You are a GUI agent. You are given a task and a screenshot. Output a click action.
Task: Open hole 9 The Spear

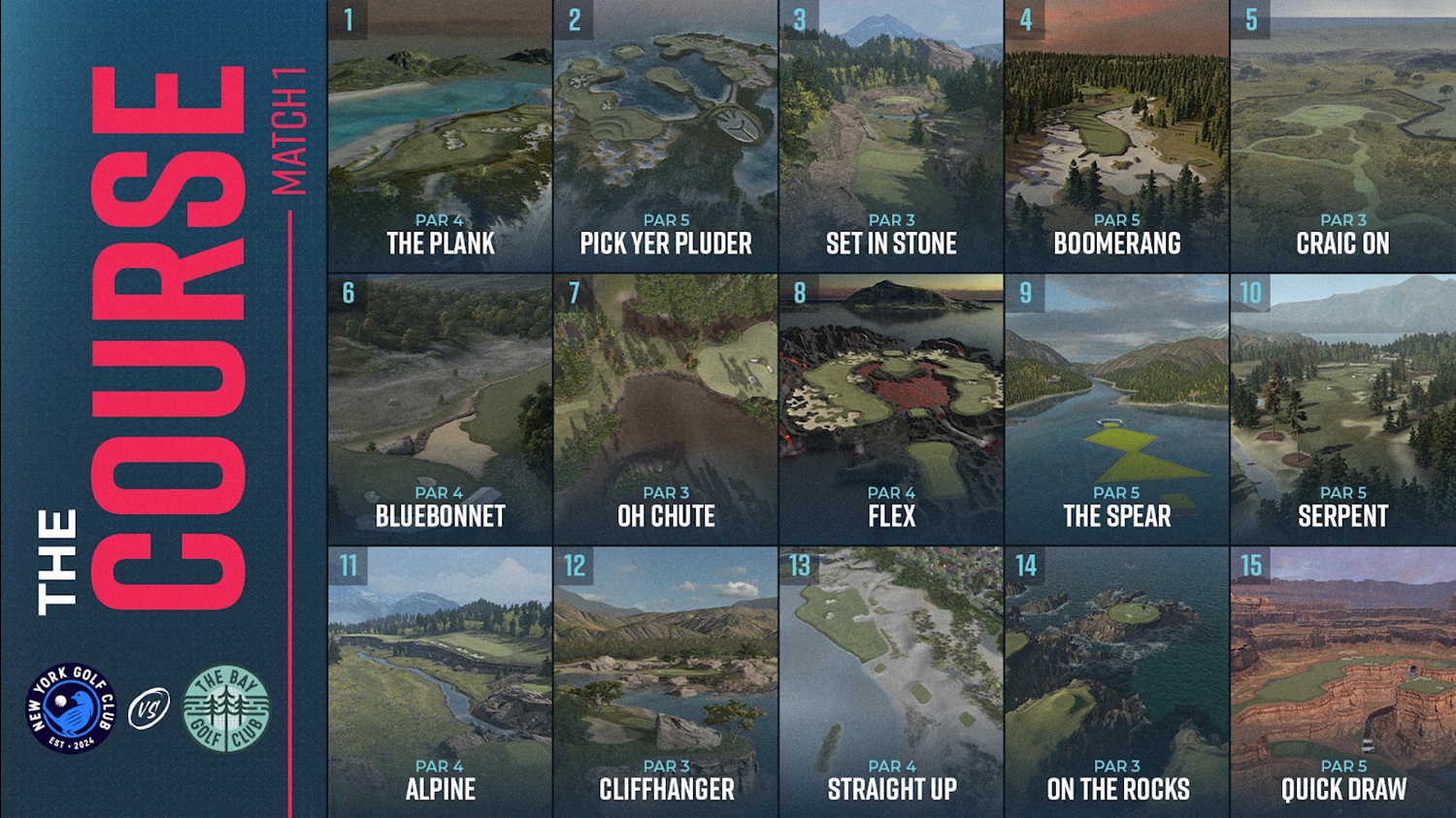coord(1117,409)
